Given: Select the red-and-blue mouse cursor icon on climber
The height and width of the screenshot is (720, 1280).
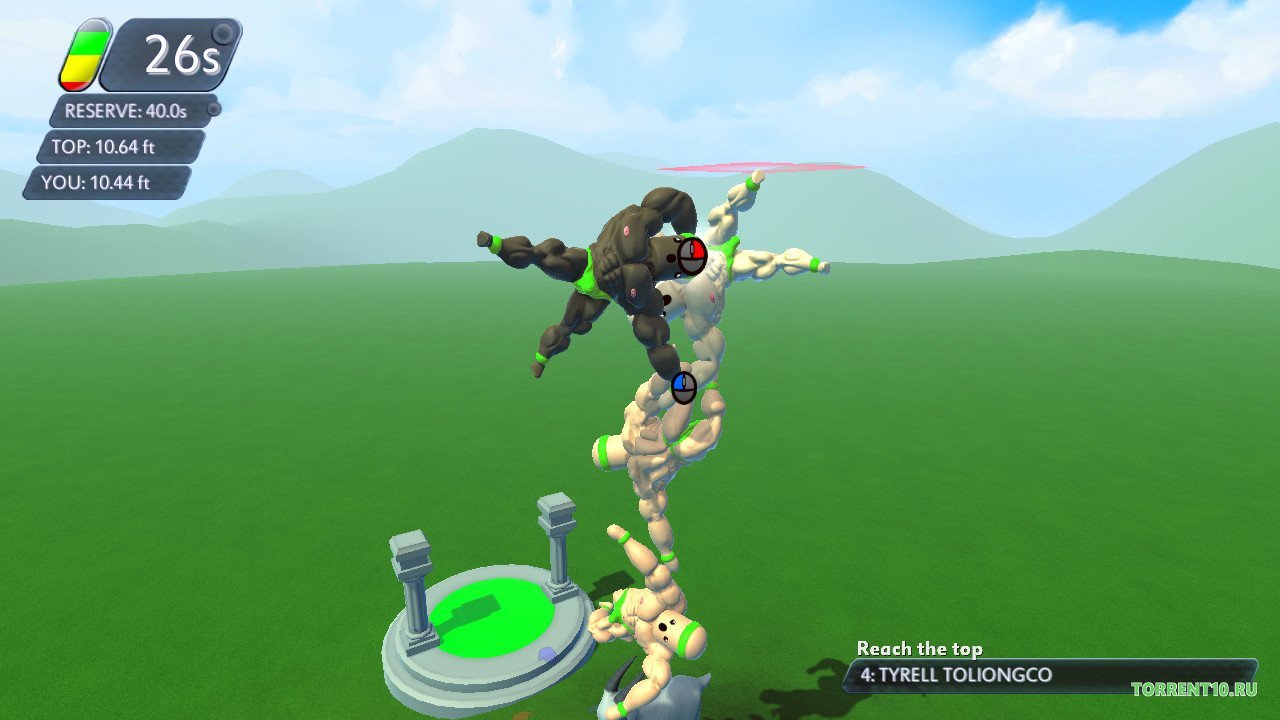Looking at the screenshot, I should [692, 254].
